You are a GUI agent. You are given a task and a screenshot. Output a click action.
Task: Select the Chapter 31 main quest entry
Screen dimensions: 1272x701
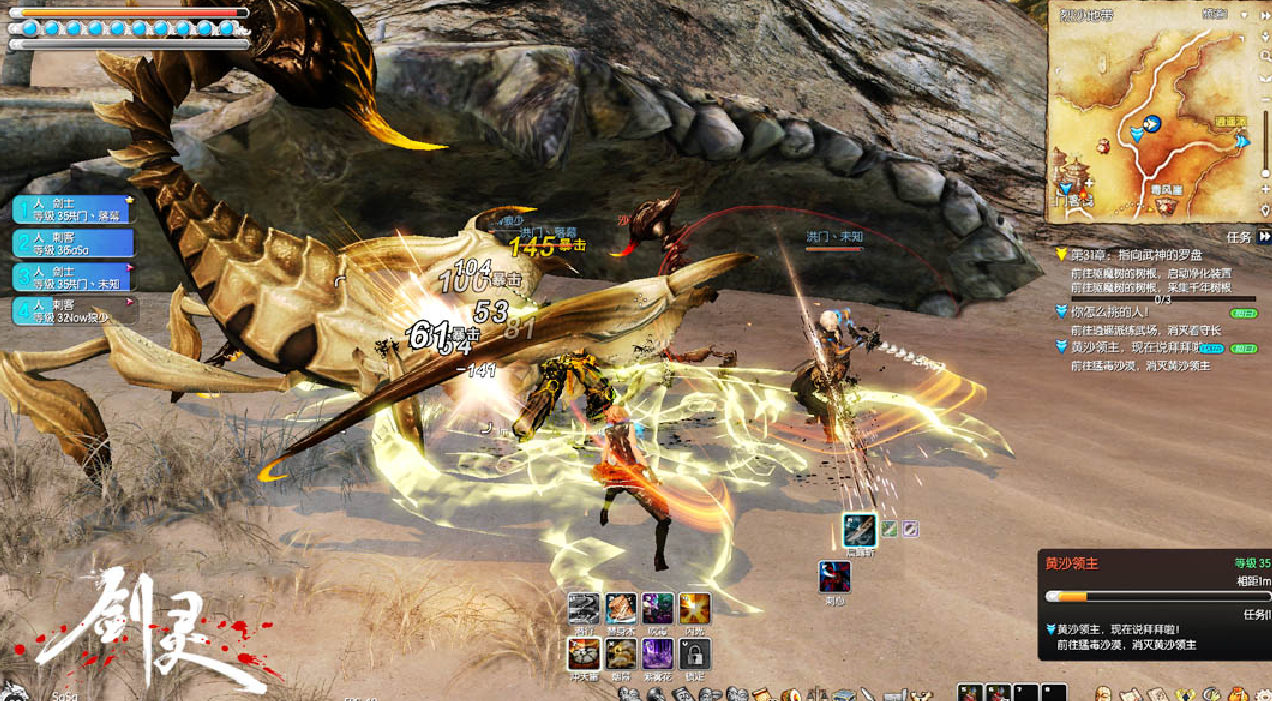pyautogui.click(x=1150, y=256)
